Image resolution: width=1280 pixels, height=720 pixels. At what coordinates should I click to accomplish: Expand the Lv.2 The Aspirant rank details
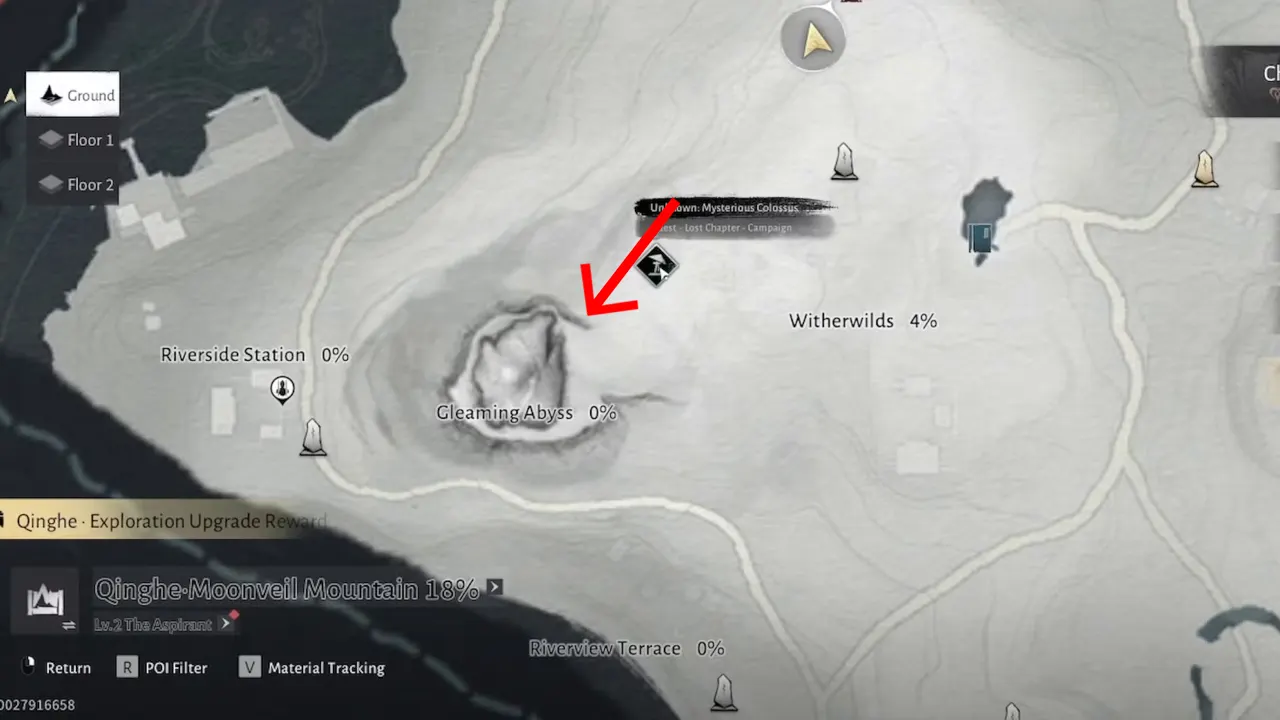coord(225,623)
